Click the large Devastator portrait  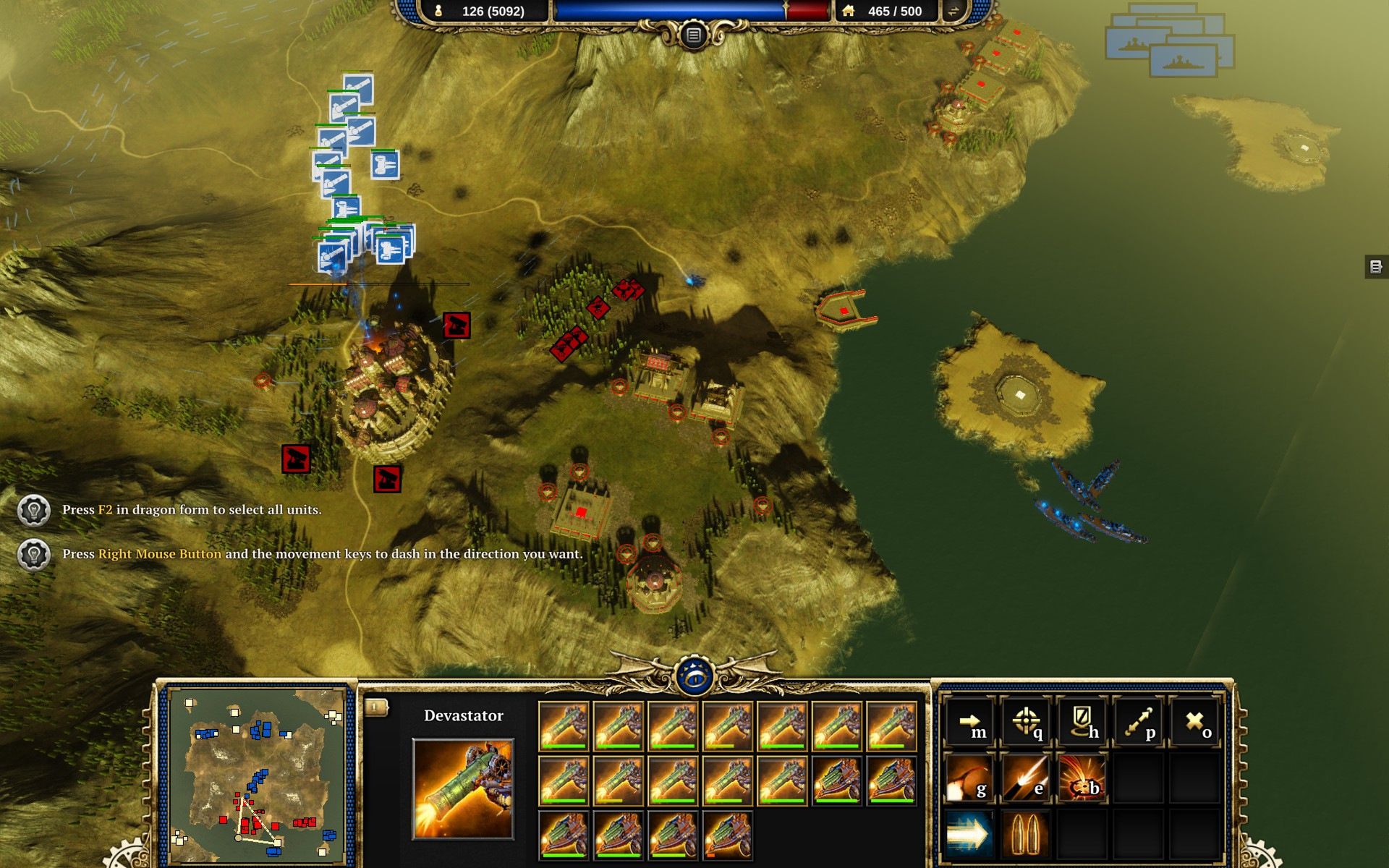click(x=463, y=788)
